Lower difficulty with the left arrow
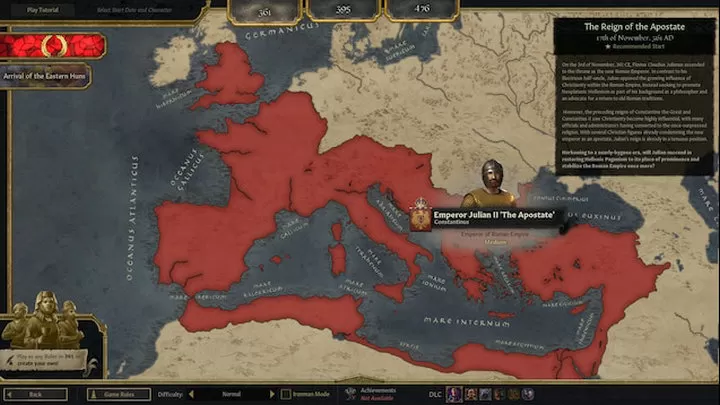The image size is (720, 405). click(190, 394)
